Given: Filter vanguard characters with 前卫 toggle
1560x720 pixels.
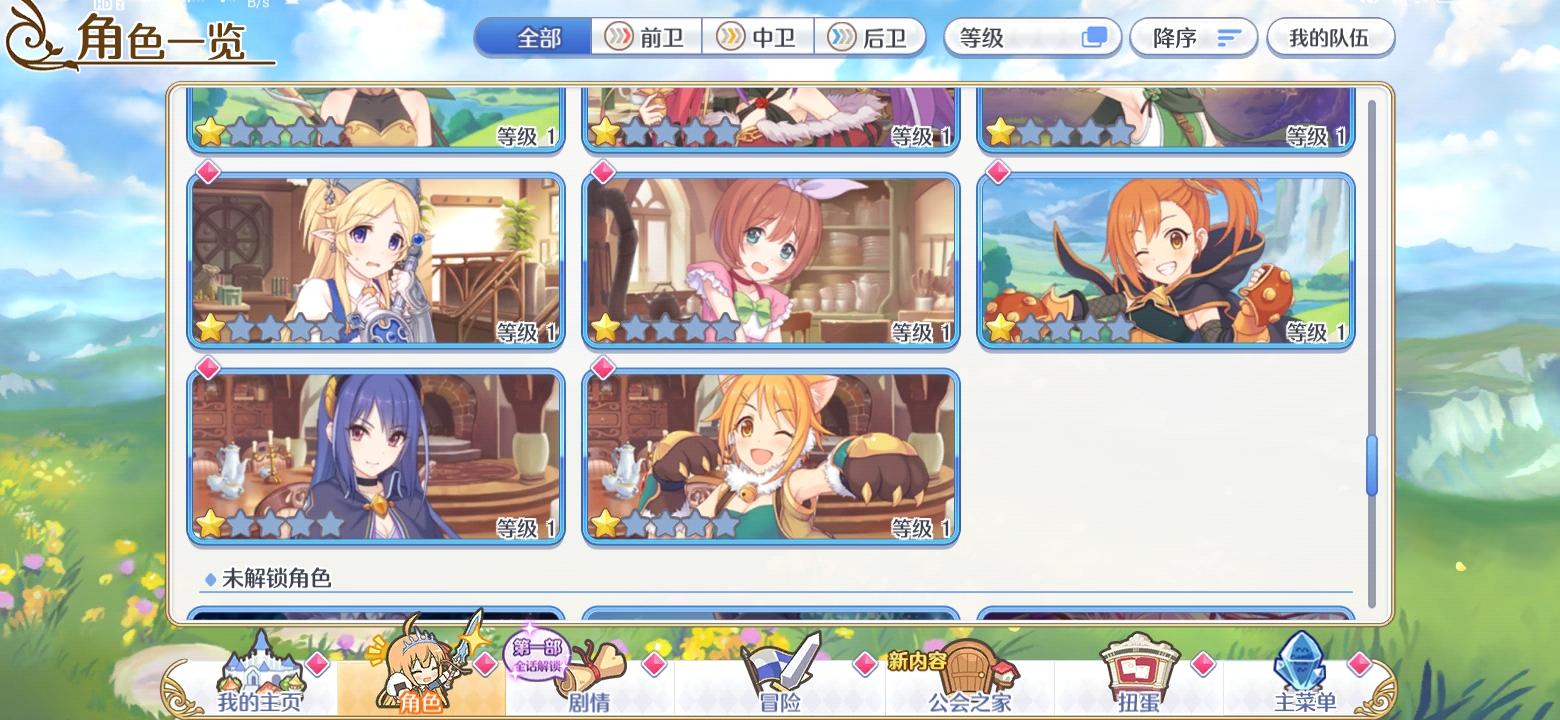Looking at the screenshot, I should click(647, 36).
